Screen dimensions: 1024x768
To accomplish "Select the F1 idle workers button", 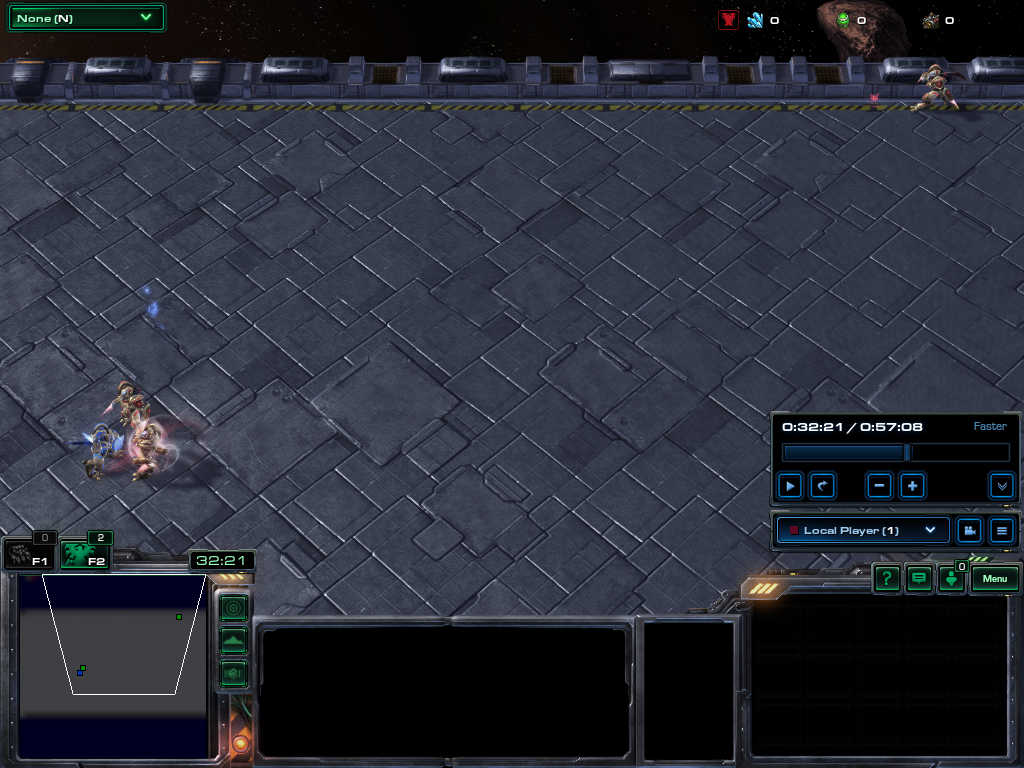I will [x=28, y=555].
